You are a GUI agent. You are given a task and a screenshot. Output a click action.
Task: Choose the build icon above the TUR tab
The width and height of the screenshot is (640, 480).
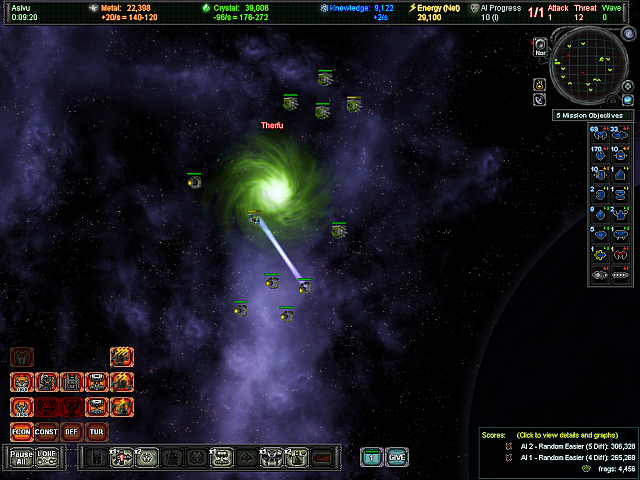[96, 407]
